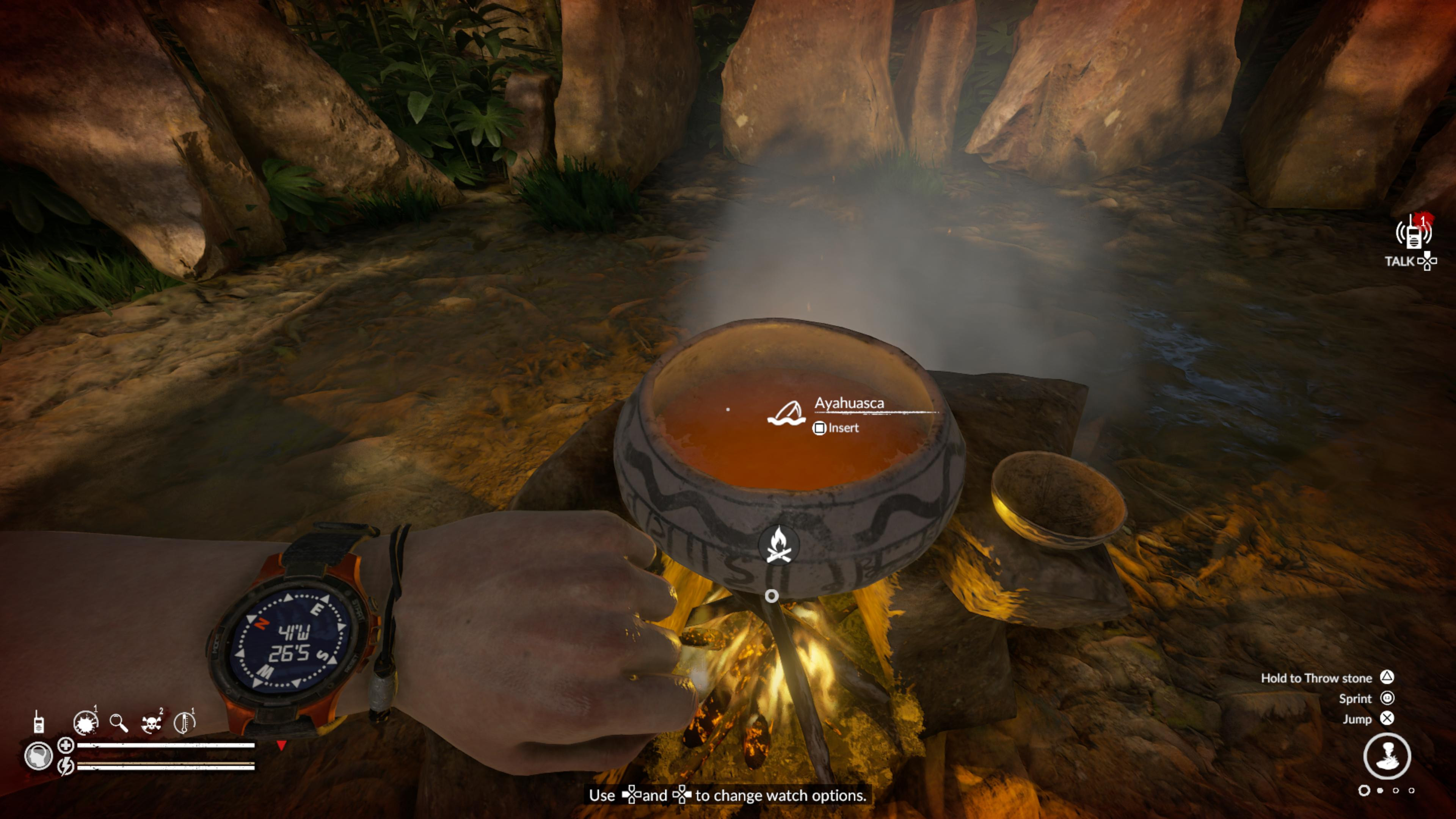Open the magnifying glass inspect icon

tap(118, 722)
